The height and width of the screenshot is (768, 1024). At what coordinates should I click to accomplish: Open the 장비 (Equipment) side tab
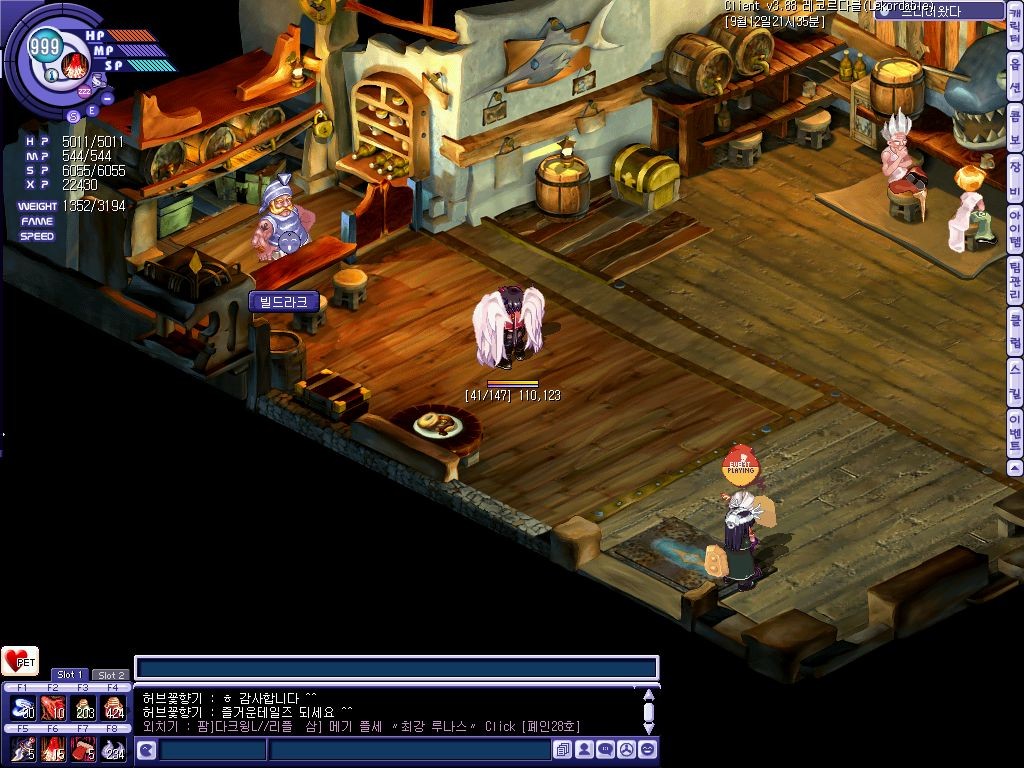pyautogui.click(x=1015, y=169)
